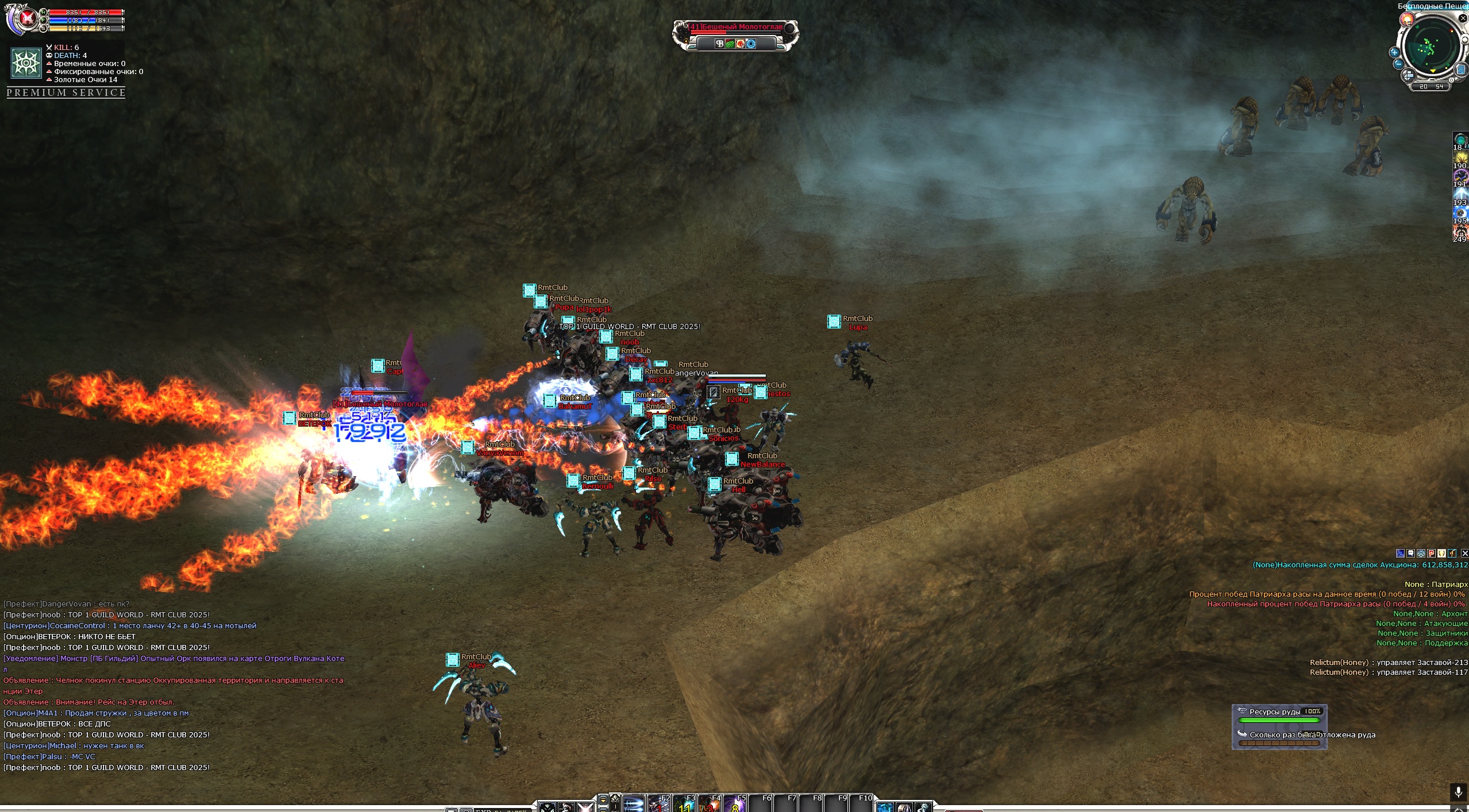Use the F3 skill slot numbered 11

click(x=685, y=805)
